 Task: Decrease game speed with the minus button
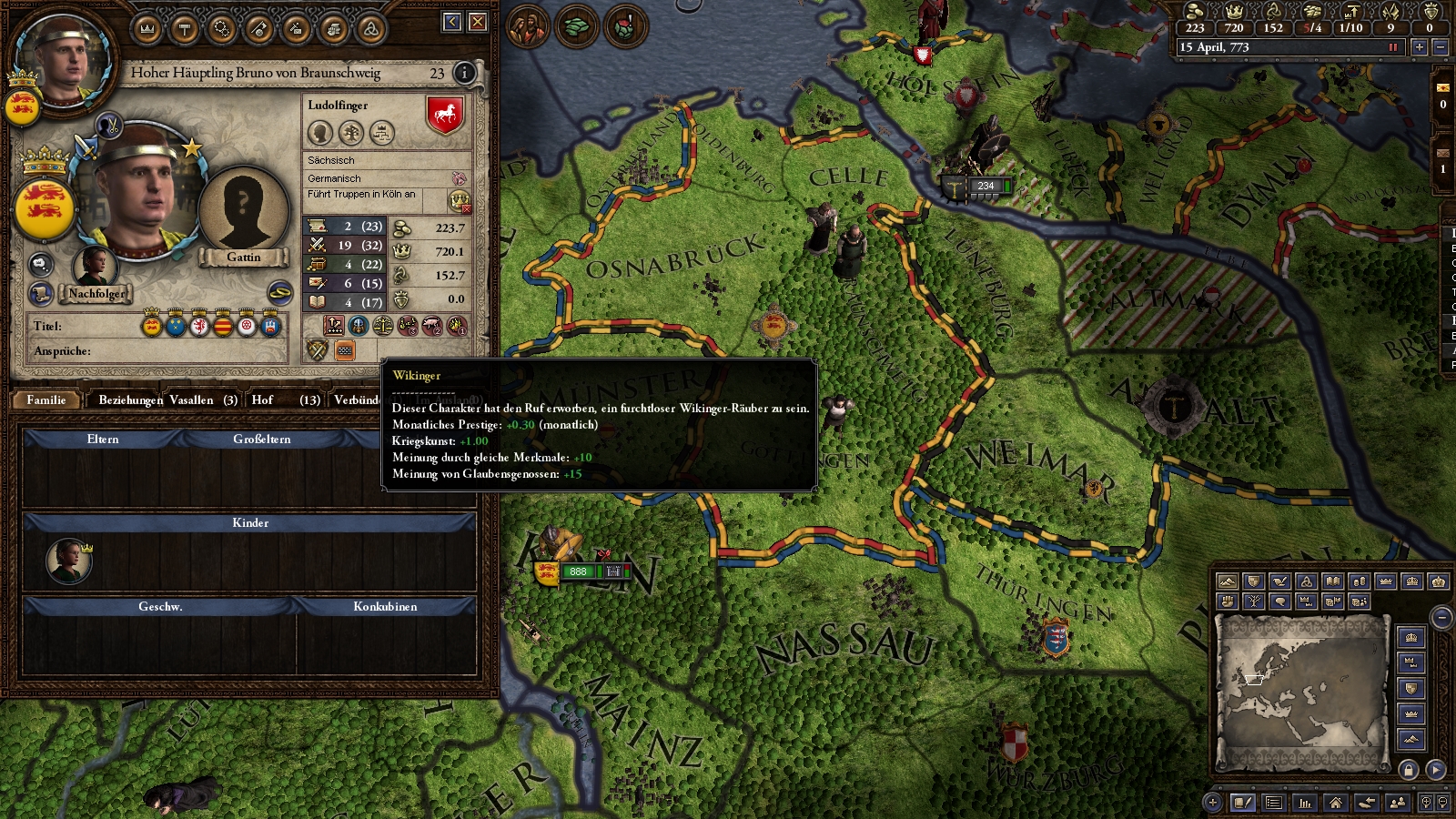(1440, 47)
